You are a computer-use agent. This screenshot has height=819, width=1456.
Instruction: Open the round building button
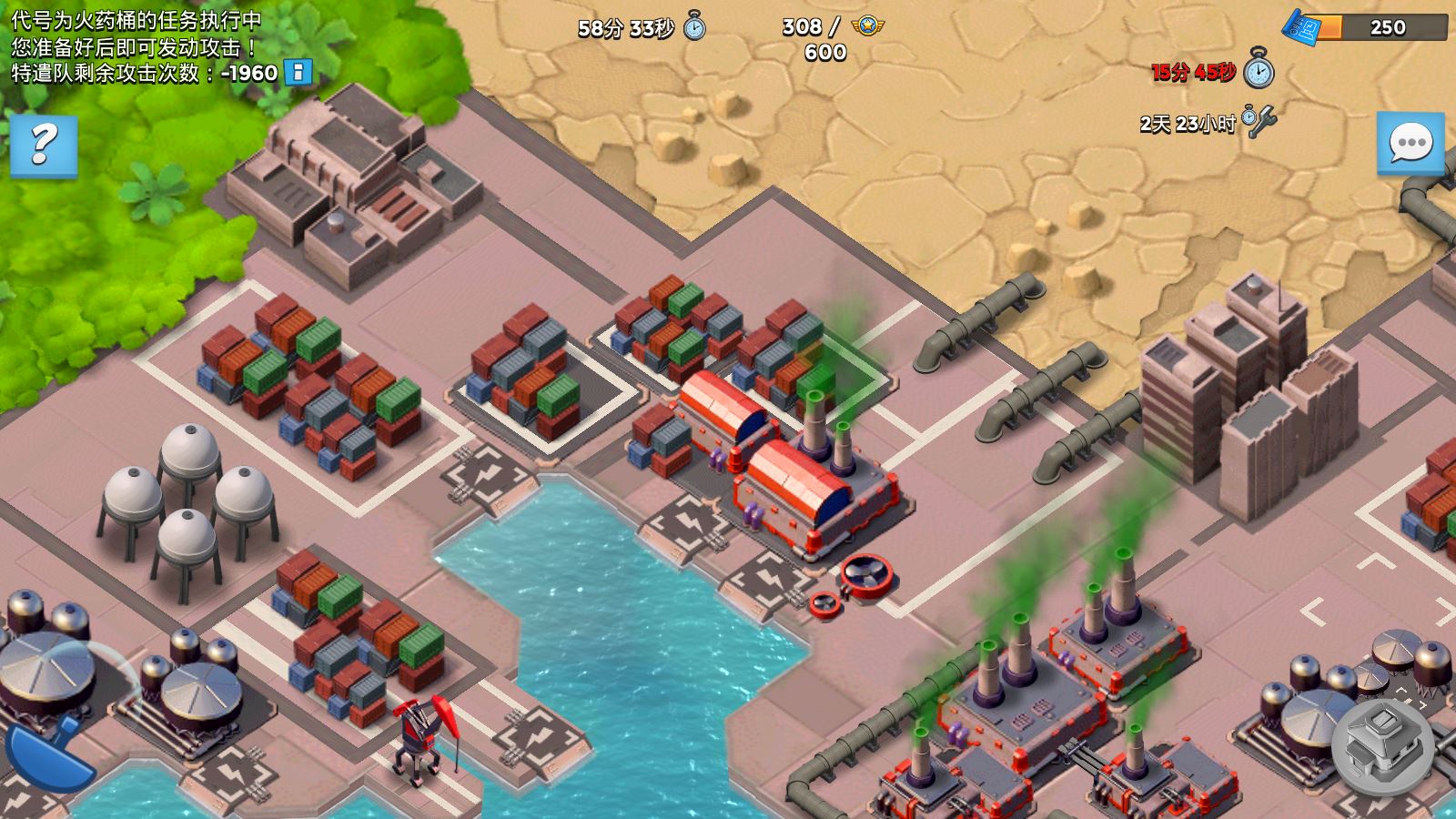click(1383, 746)
